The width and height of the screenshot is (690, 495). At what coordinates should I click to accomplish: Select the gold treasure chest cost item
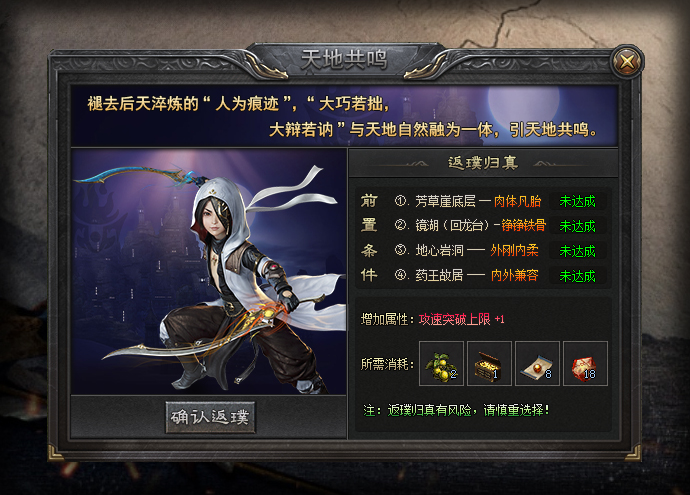pyautogui.click(x=490, y=363)
